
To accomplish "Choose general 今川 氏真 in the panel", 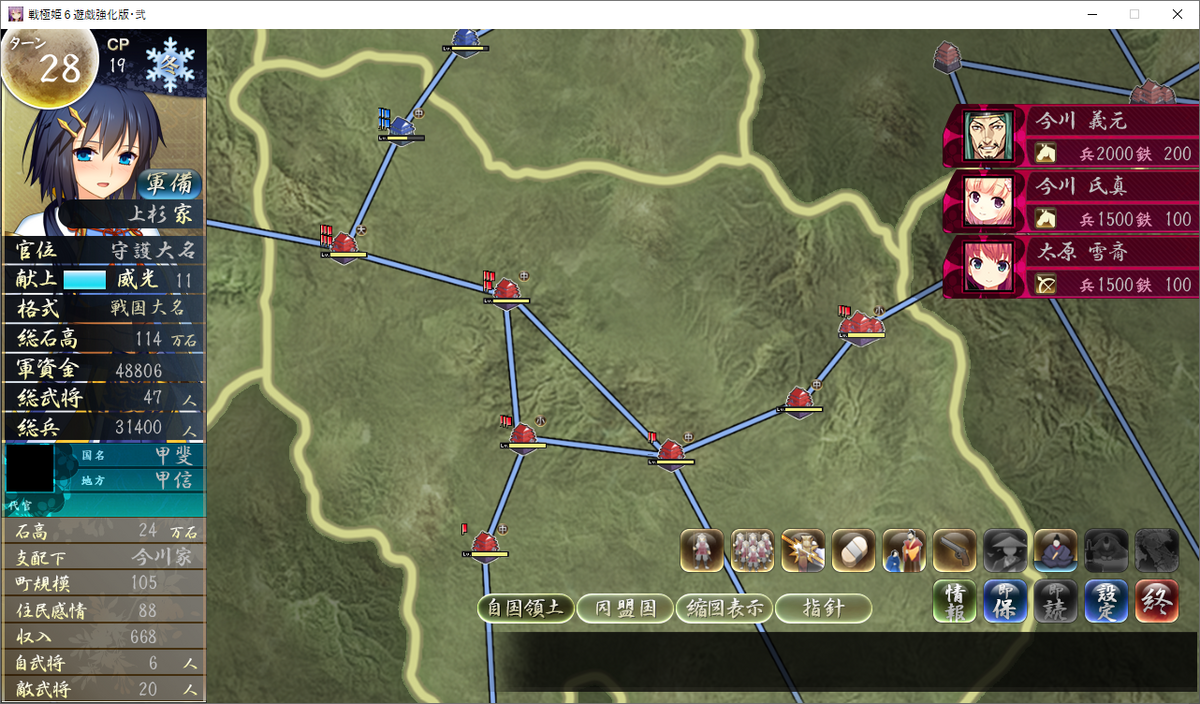I will pyautogui.click(x=1070, y=201).
